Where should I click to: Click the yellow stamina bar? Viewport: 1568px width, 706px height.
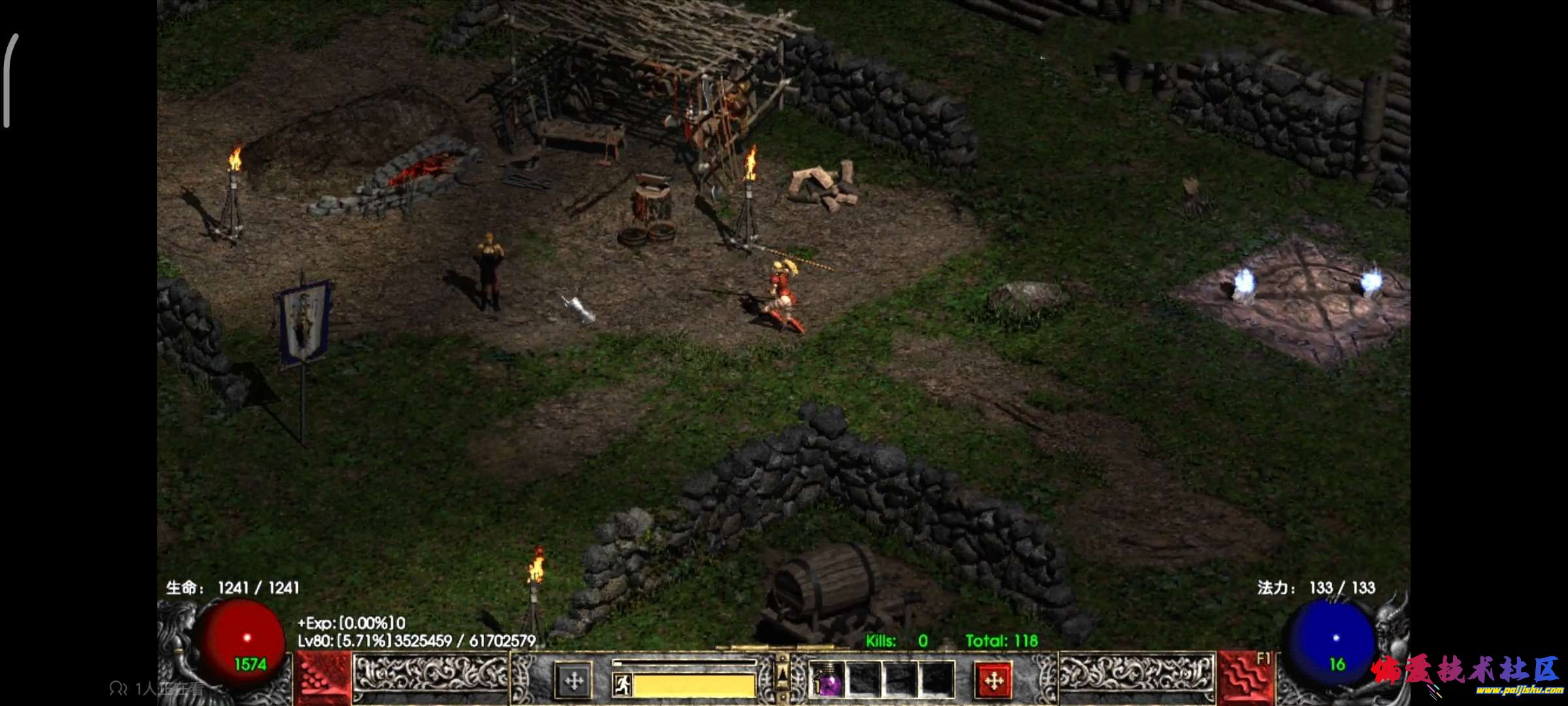point(694,685)
